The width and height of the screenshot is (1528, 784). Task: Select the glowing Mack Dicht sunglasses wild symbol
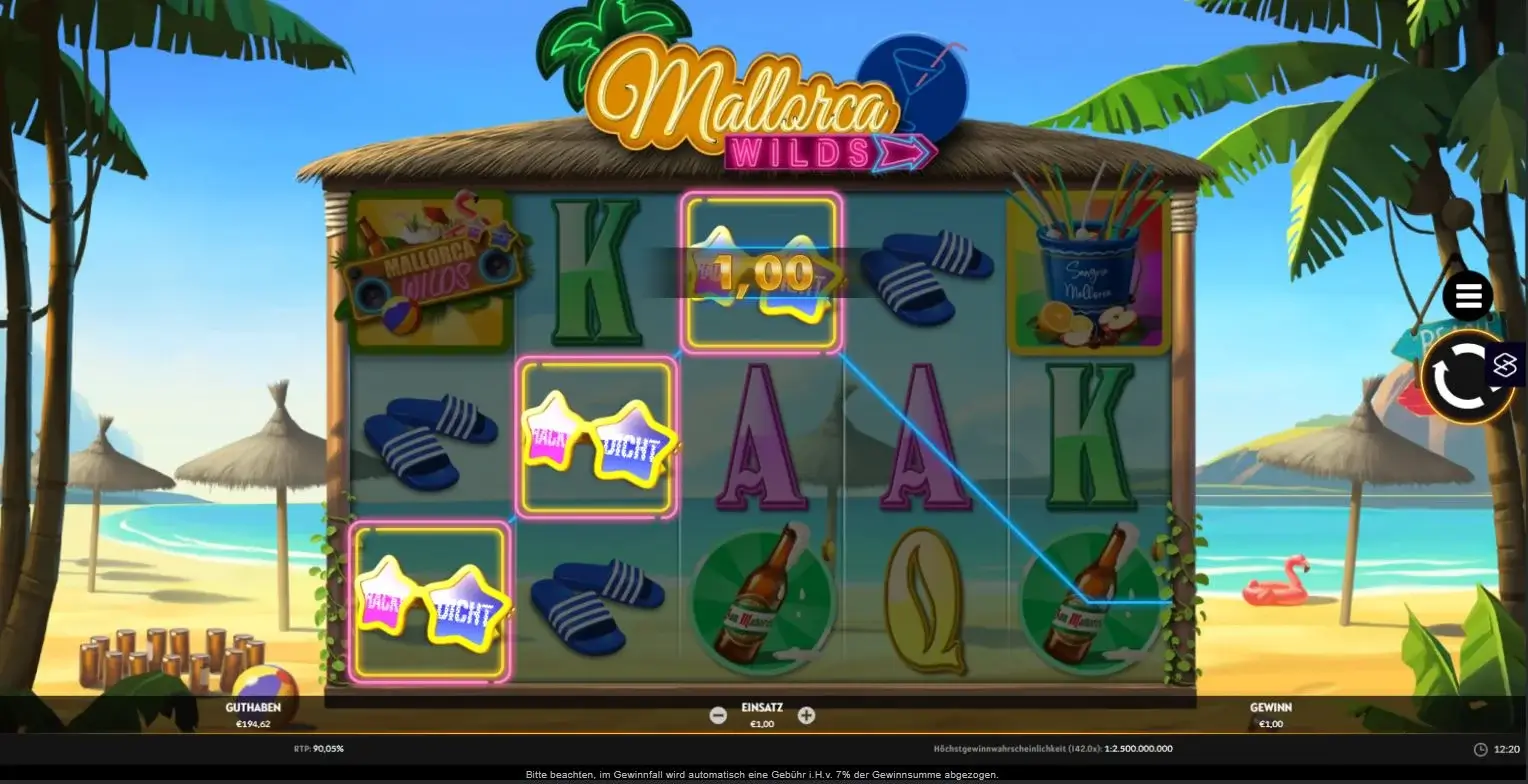click(x=597, y=435)
